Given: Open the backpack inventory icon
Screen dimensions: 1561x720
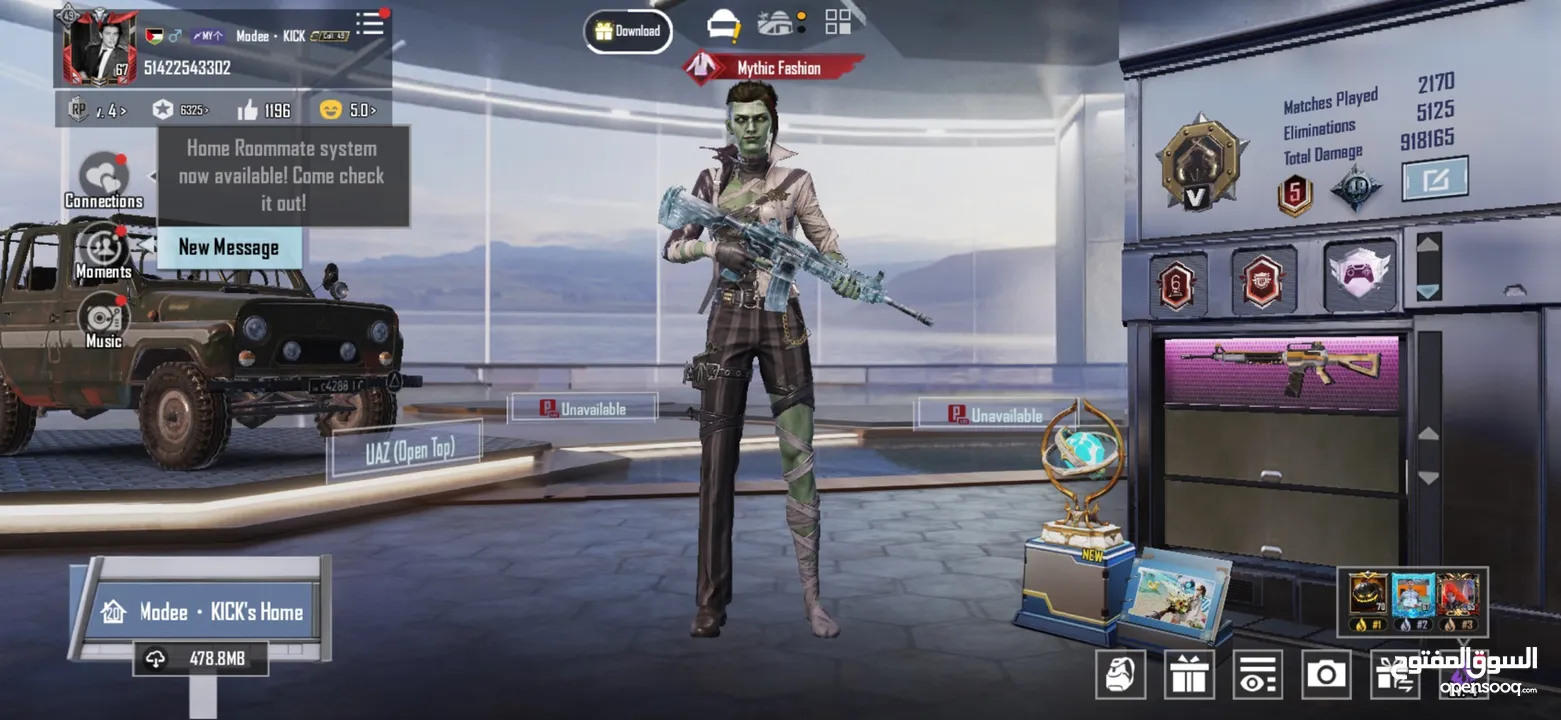Looking at the screenshot, I should coord(1120,674).
